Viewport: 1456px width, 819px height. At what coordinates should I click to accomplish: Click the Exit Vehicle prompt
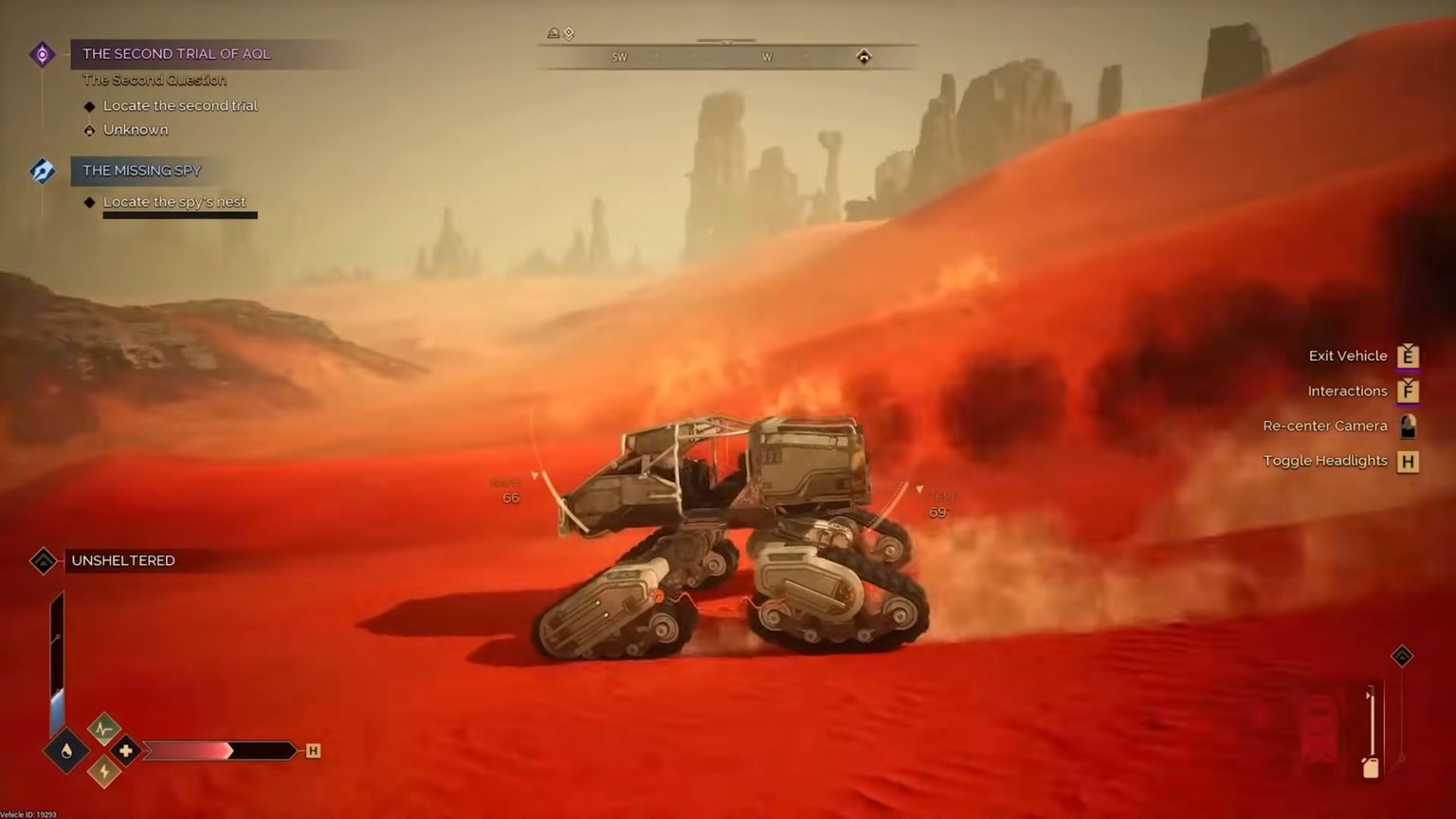1347,355
